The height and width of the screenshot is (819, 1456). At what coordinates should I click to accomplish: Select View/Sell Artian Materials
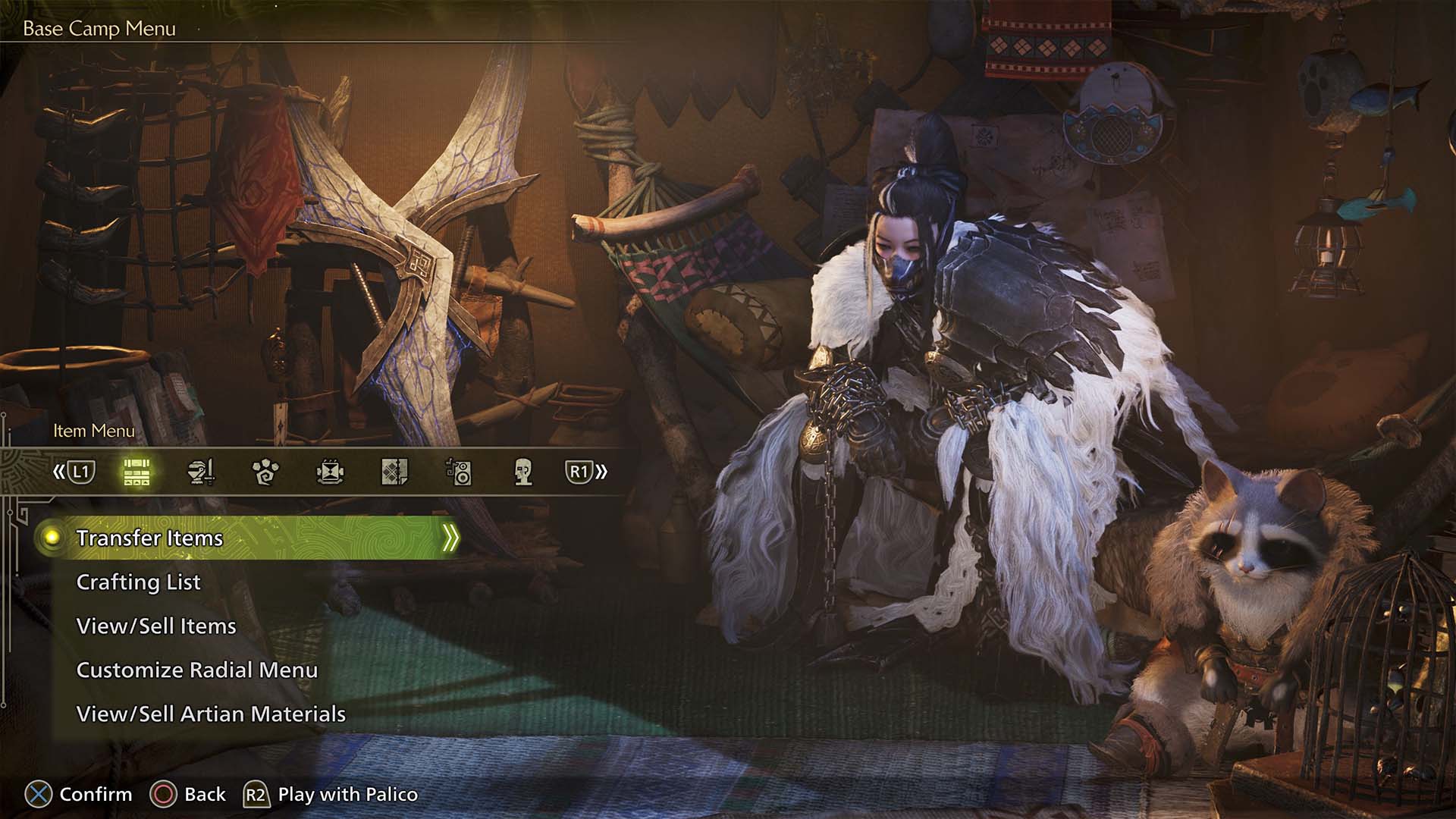tap(211, 714)
